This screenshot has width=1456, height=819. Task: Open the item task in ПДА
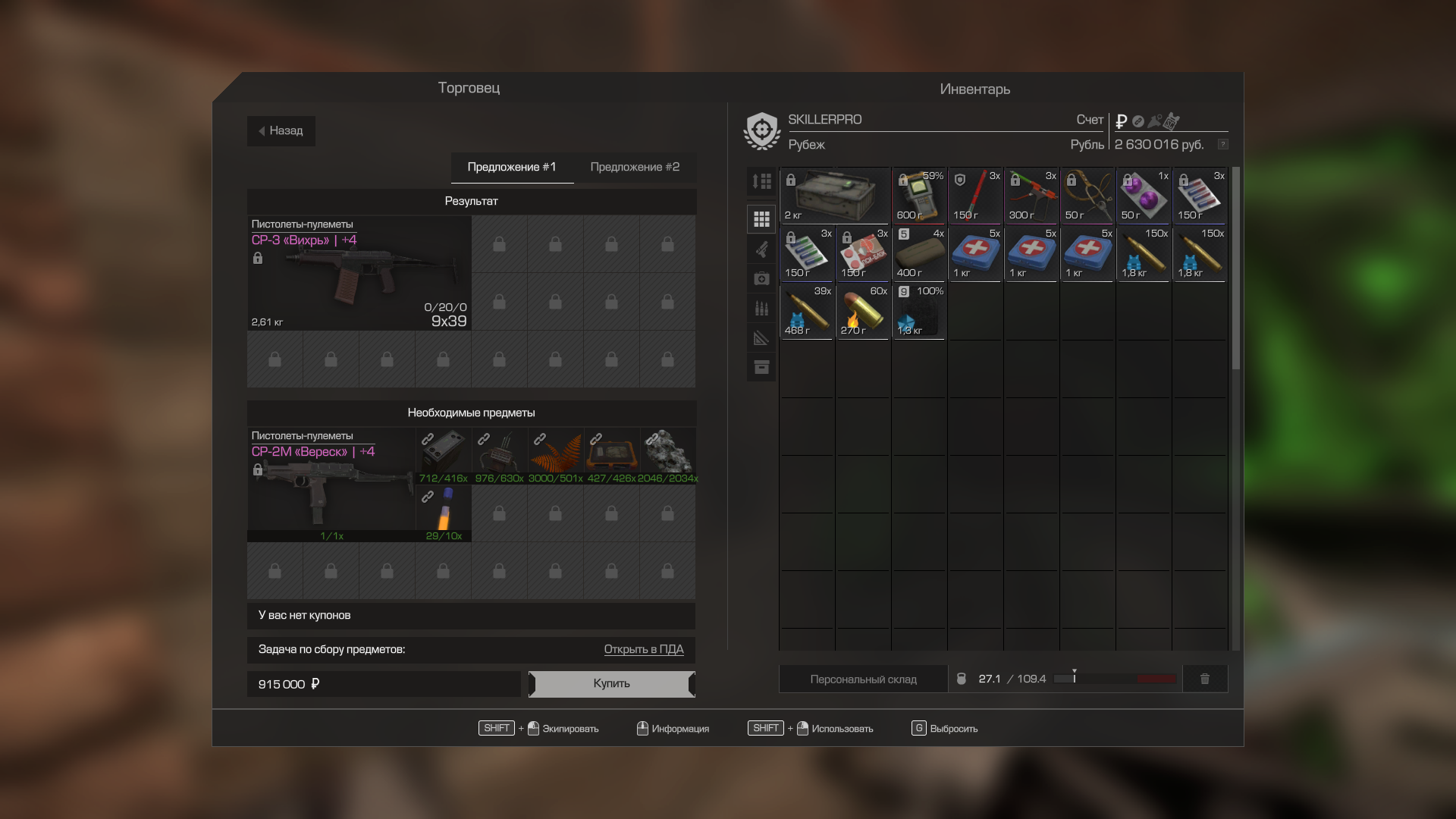pos(643,650)
